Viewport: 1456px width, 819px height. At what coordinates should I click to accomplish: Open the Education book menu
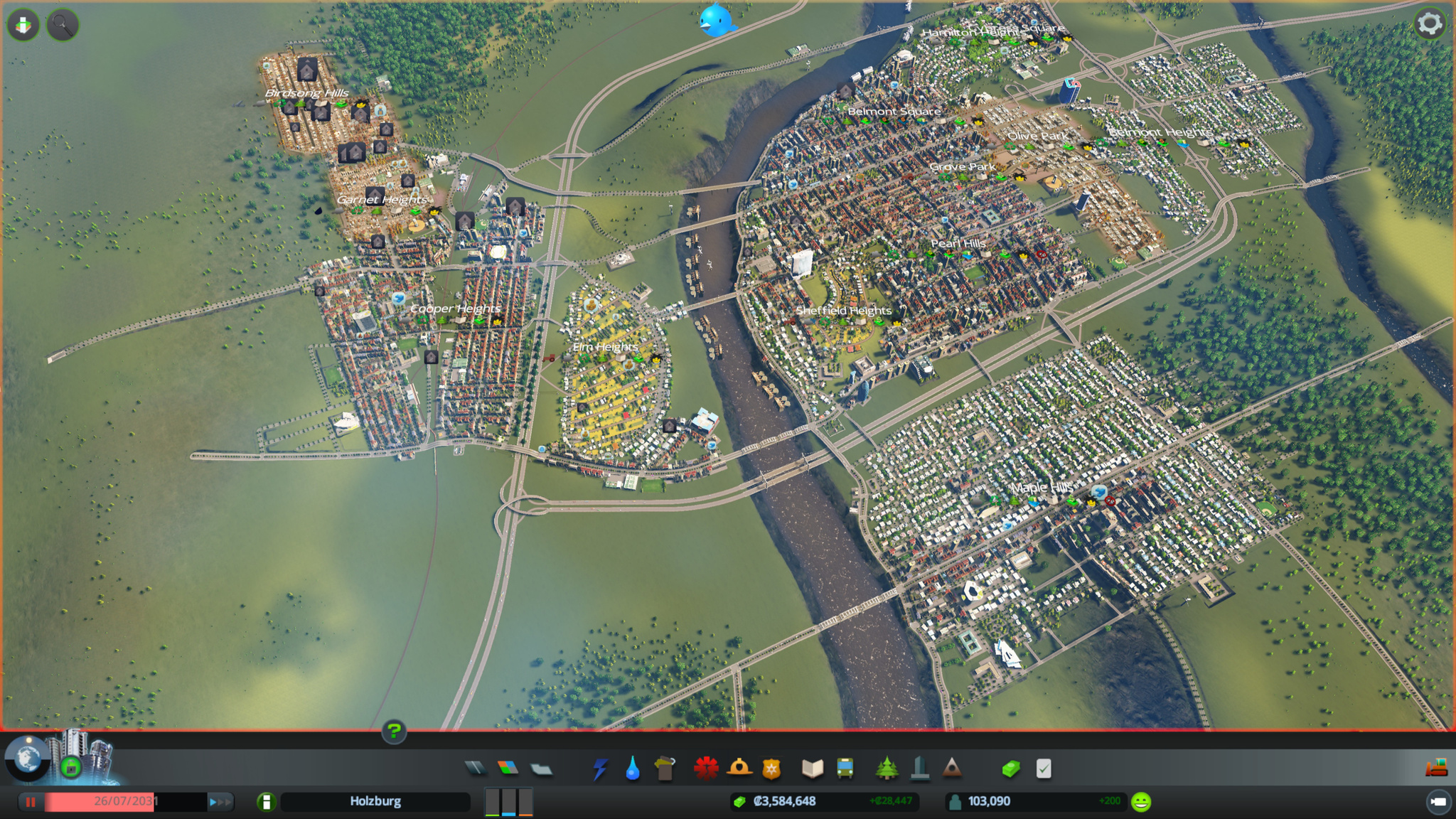813,769
